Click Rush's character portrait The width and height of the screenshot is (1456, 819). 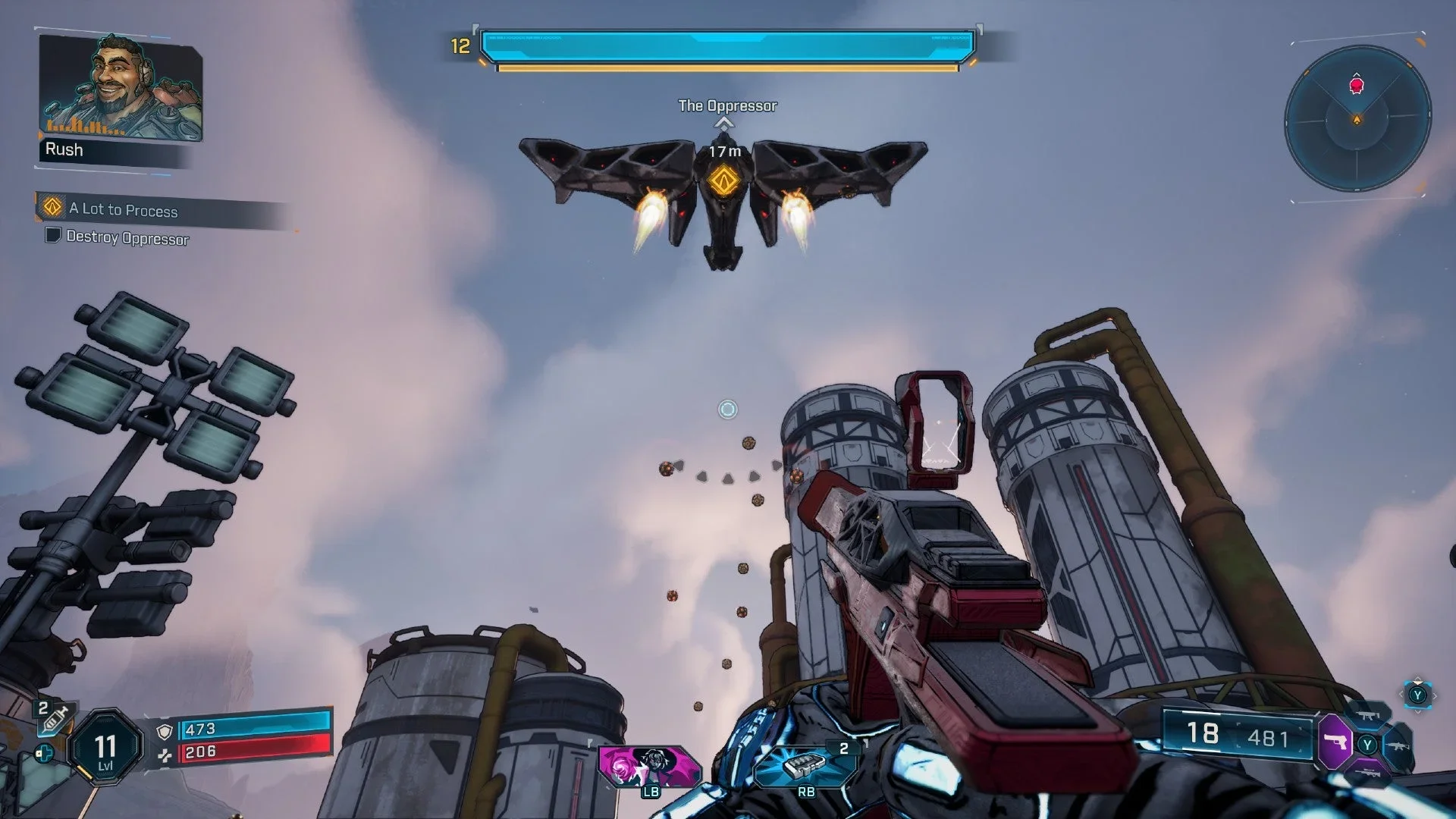(x=121, y=87)
